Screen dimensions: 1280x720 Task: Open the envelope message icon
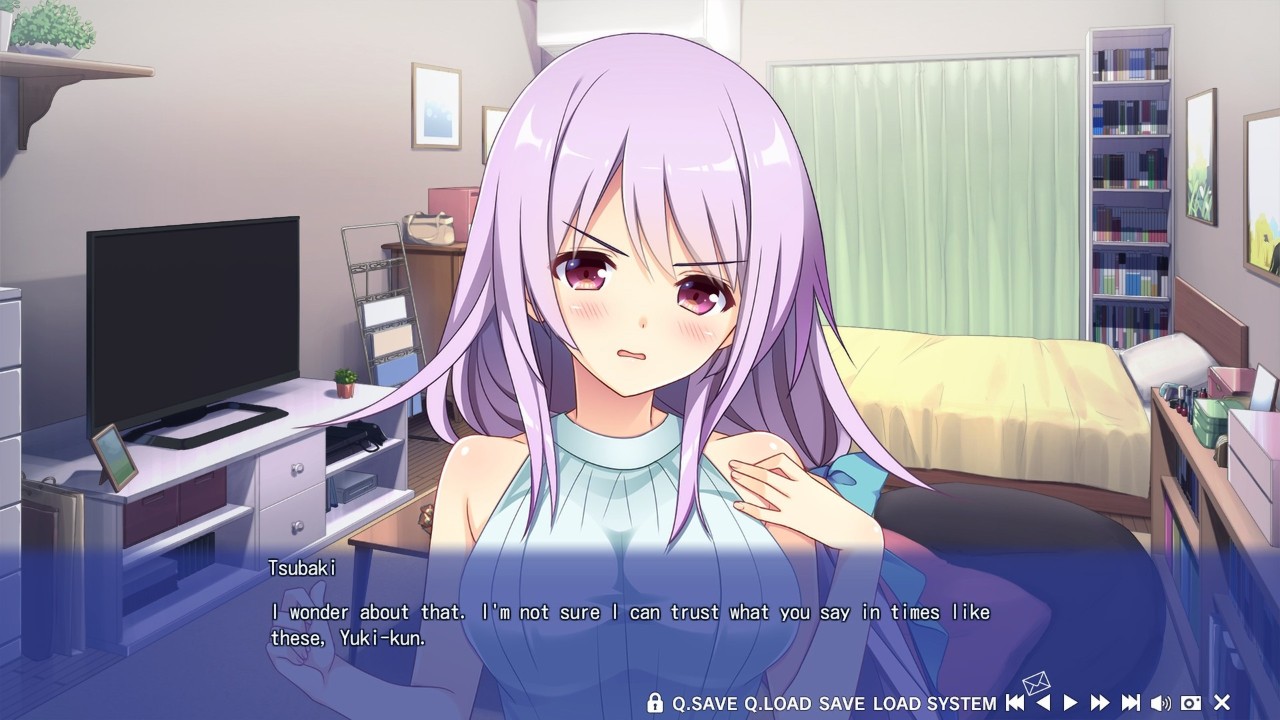point(1036,684)
